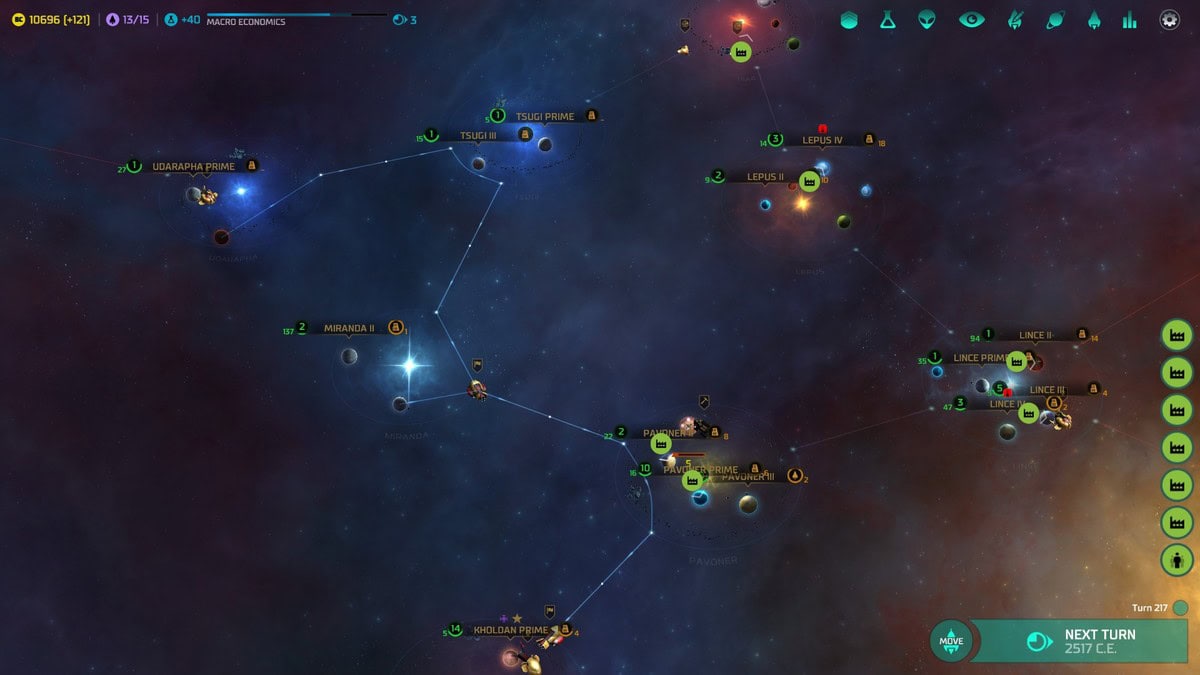Select the Lepus II planet label
This screenshot has width=1200, height=675.
click(x=765, y=177)
